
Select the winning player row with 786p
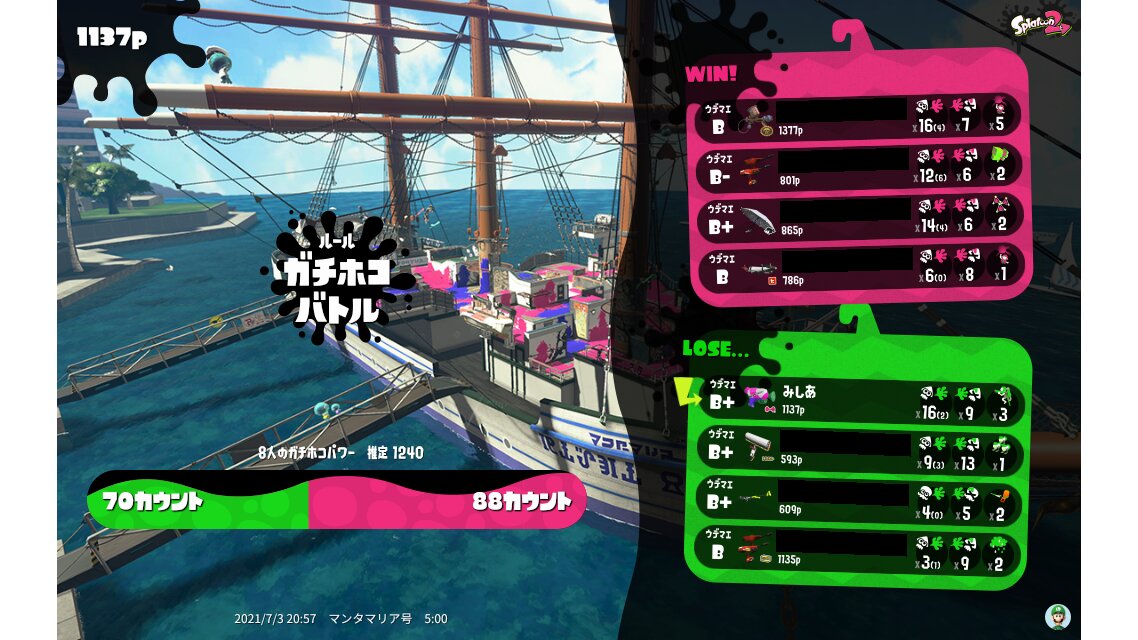point(859,266)
